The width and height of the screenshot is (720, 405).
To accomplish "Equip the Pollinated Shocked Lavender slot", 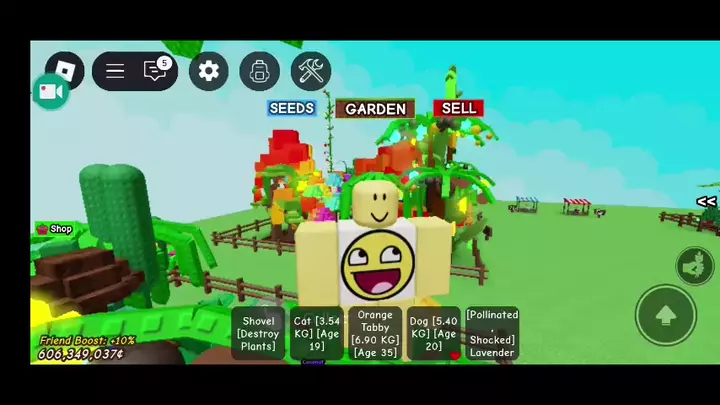I will (492, 334).
